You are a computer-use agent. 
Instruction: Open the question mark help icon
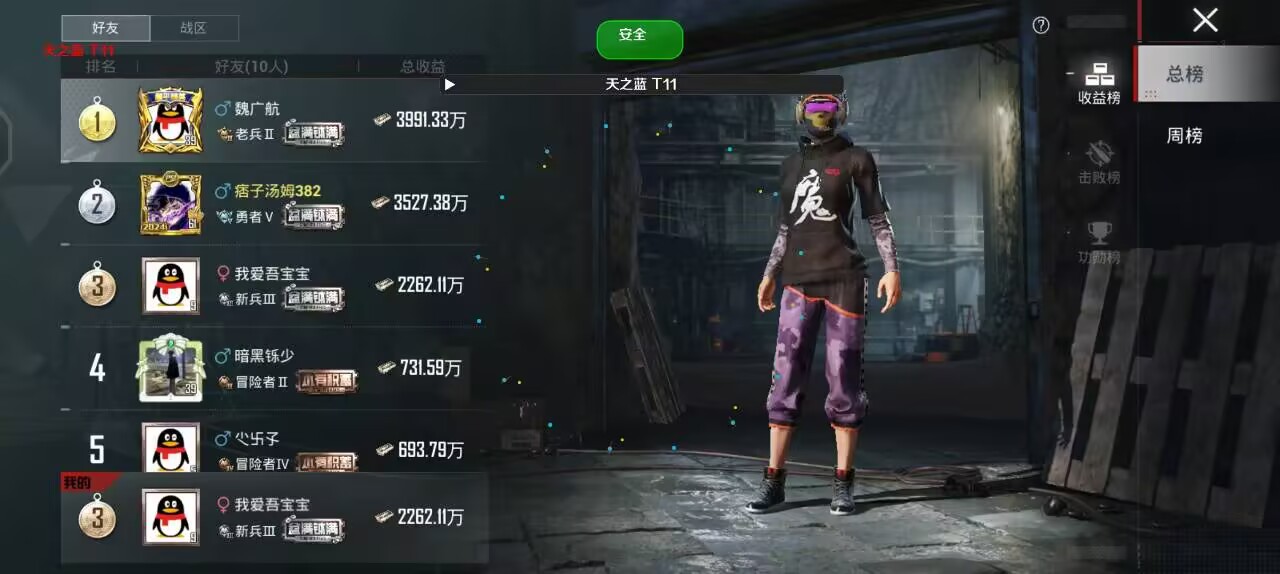coord(1041,26)
